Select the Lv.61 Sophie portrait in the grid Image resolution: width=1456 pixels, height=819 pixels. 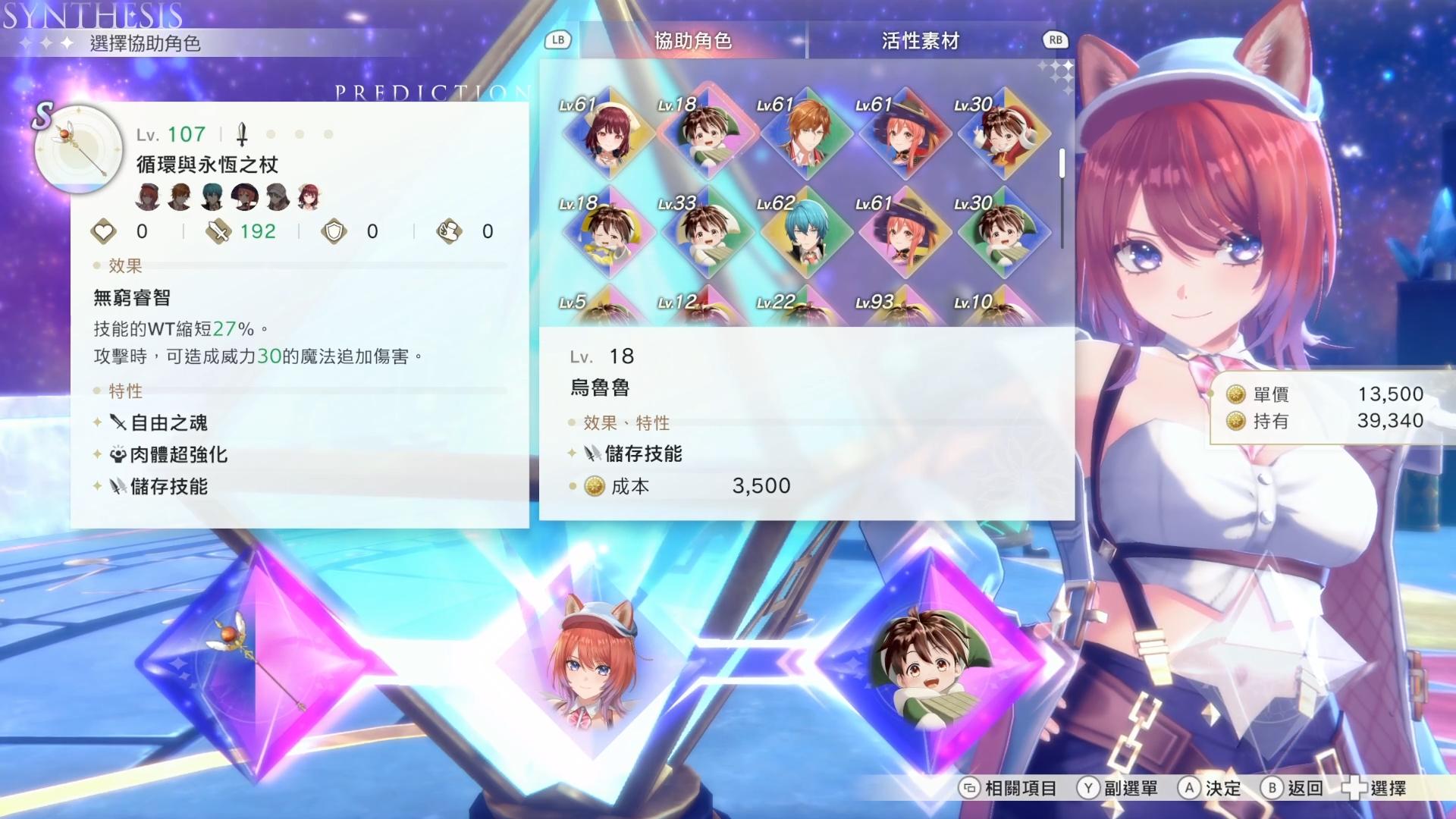click(607, 136)
